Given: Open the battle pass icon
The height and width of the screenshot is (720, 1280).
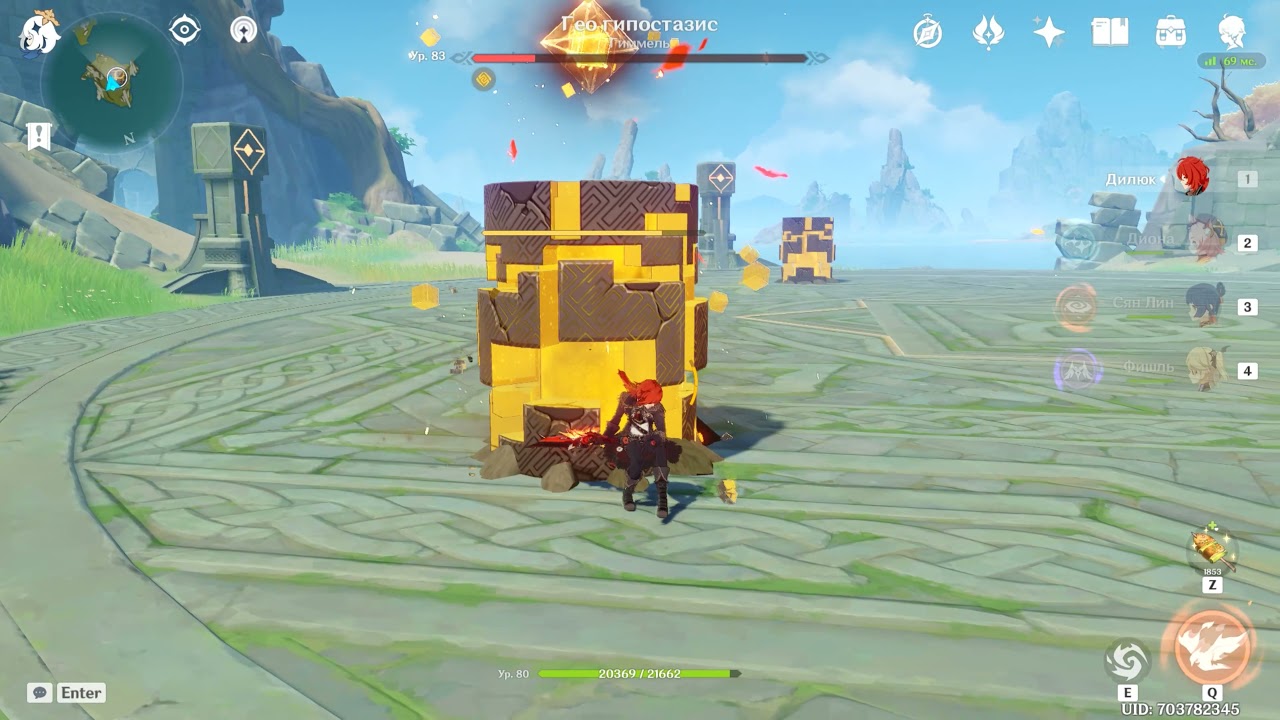Looking at the screenshot, I should [988, 32].
